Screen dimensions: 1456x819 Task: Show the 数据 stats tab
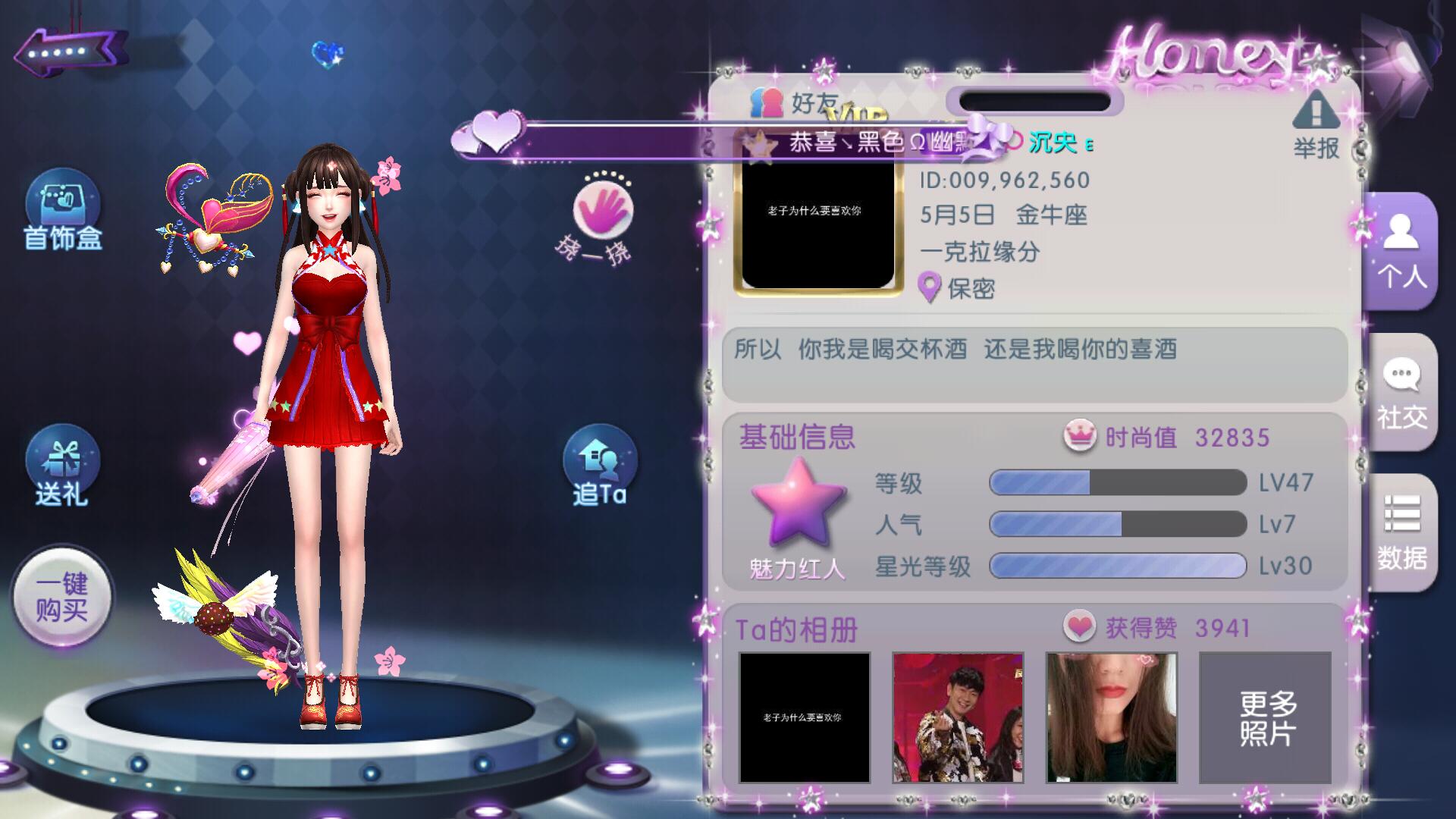pos(1401,532)
